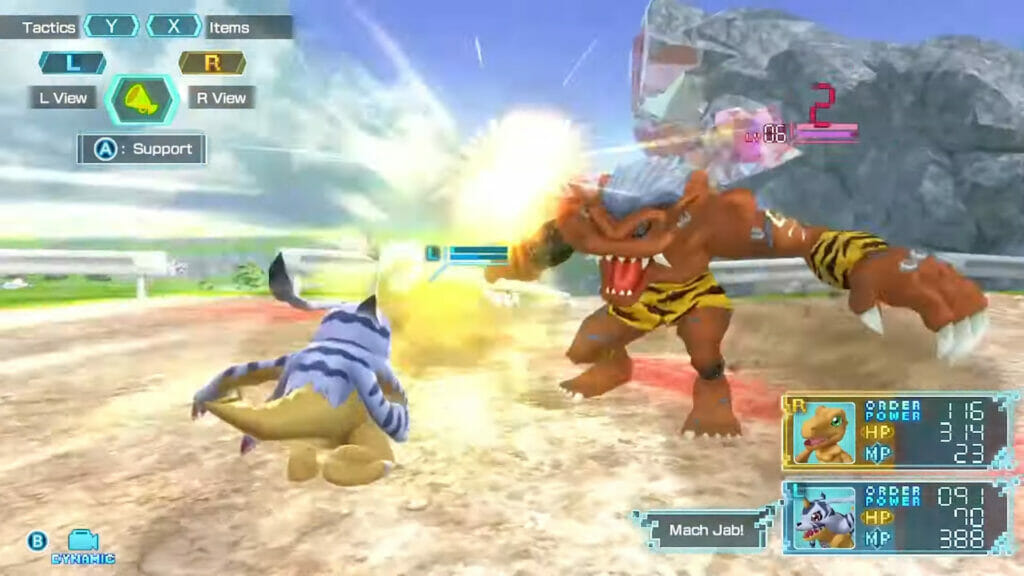Activate the megaphone cheer icon
1024x576 pixels.
143,98
